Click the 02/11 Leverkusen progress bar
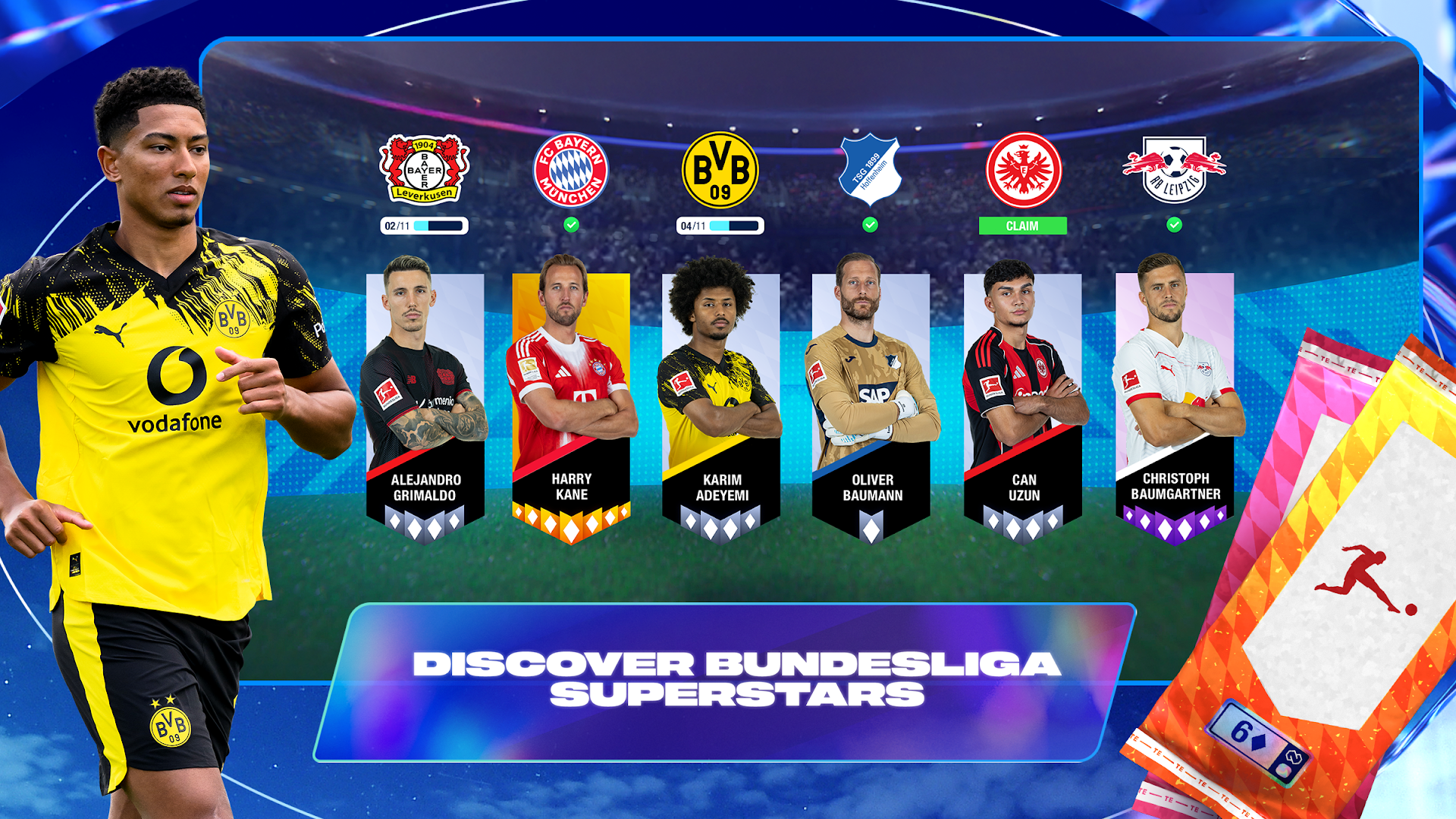The height and width of the screenshot is (819, 1456). (x=422, y=224)
